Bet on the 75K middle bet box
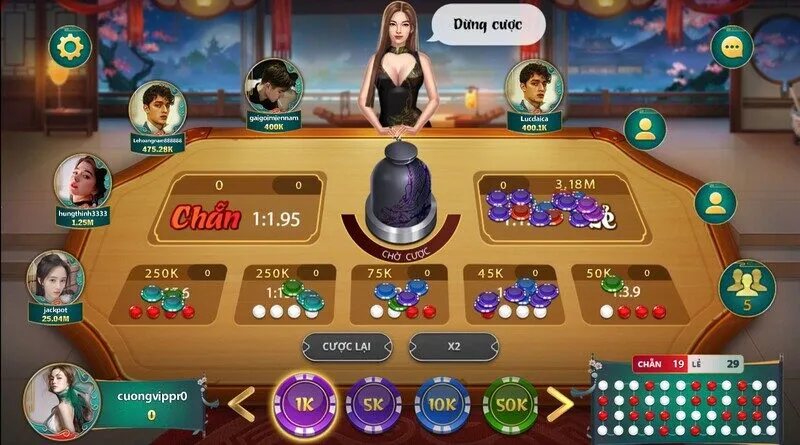 398,291
